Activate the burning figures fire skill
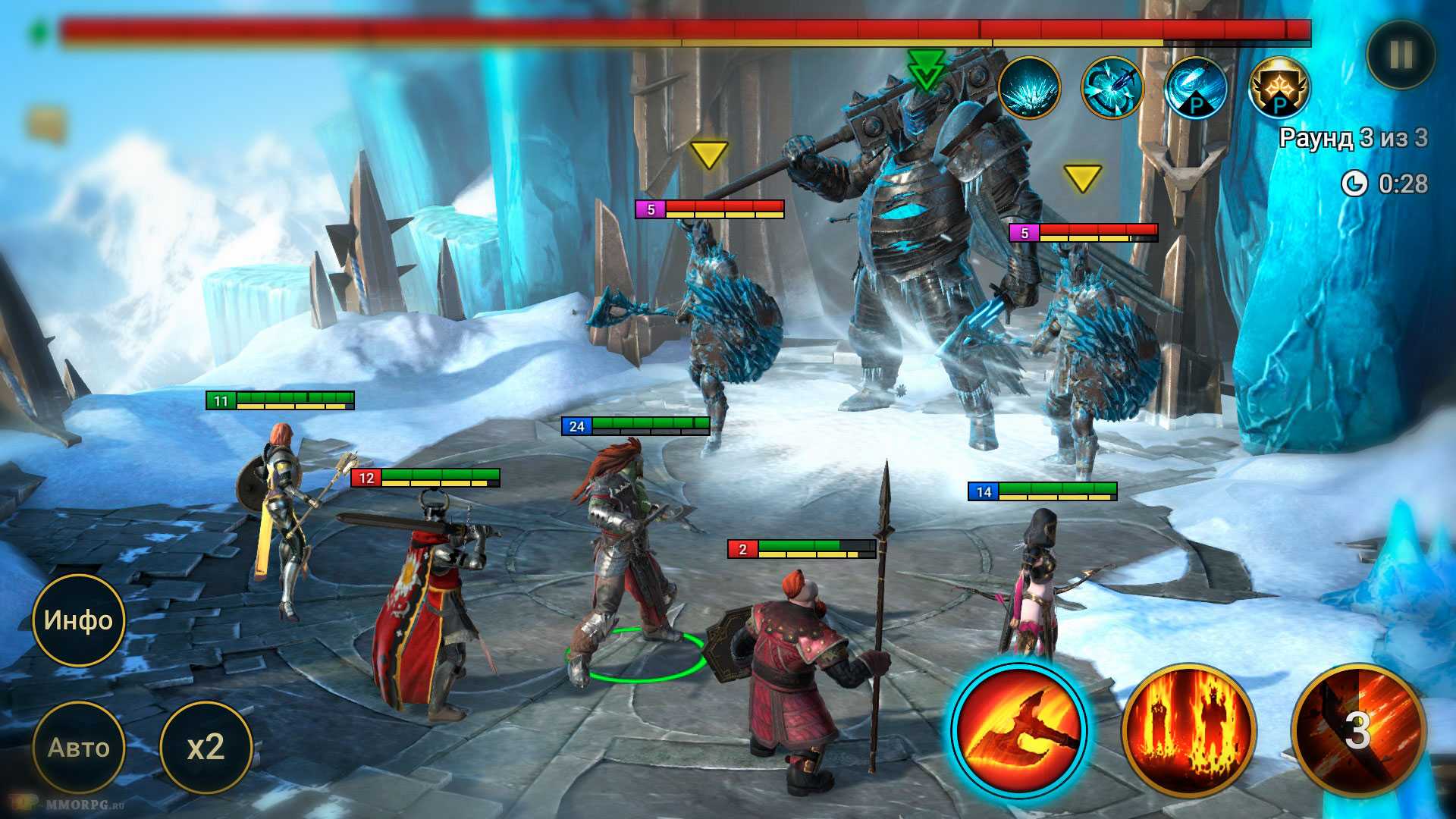Viewport: 1456px width, 819px height. (x=1188, y=729)
